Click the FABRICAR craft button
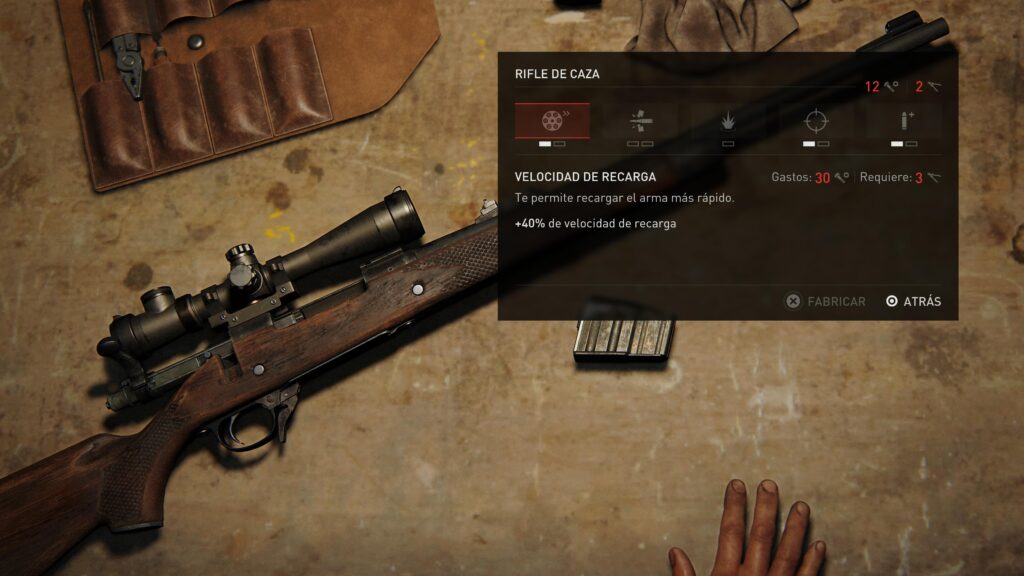The height and width of the screenshot is (576, 1024). (826, 301)
